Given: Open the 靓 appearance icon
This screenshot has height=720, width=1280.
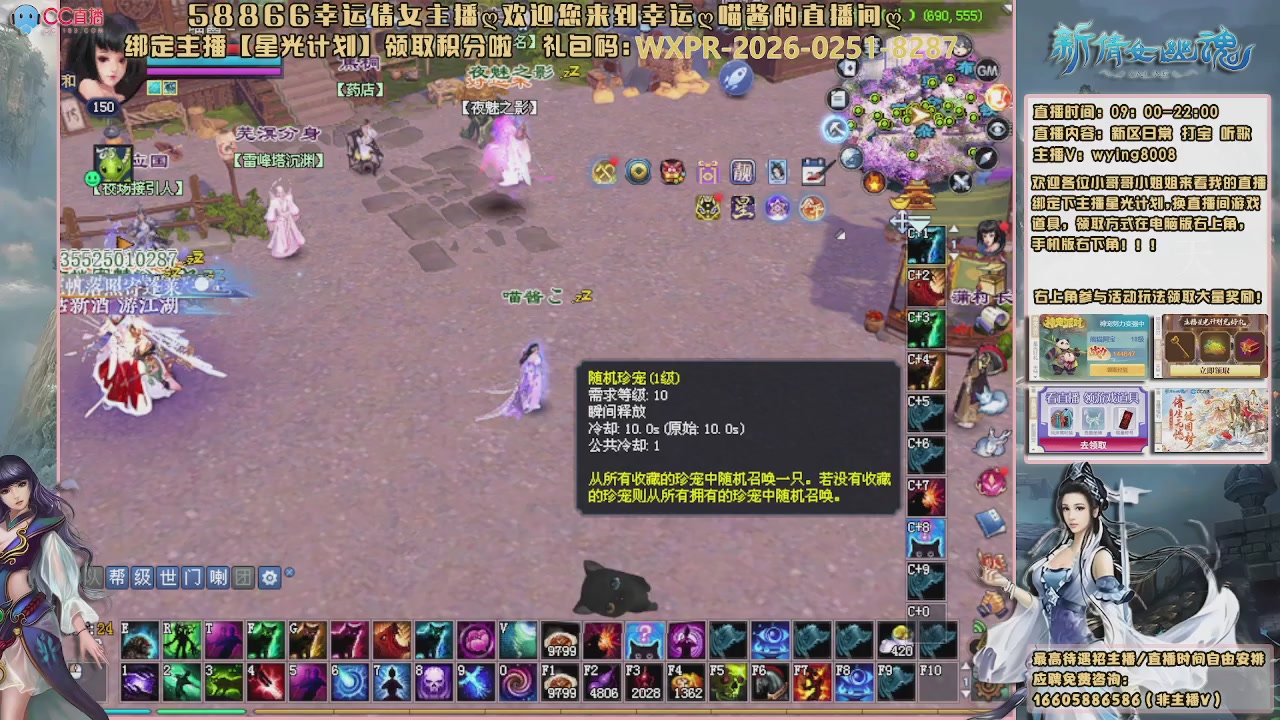Looking at the screenshot, I should [743, 172].
